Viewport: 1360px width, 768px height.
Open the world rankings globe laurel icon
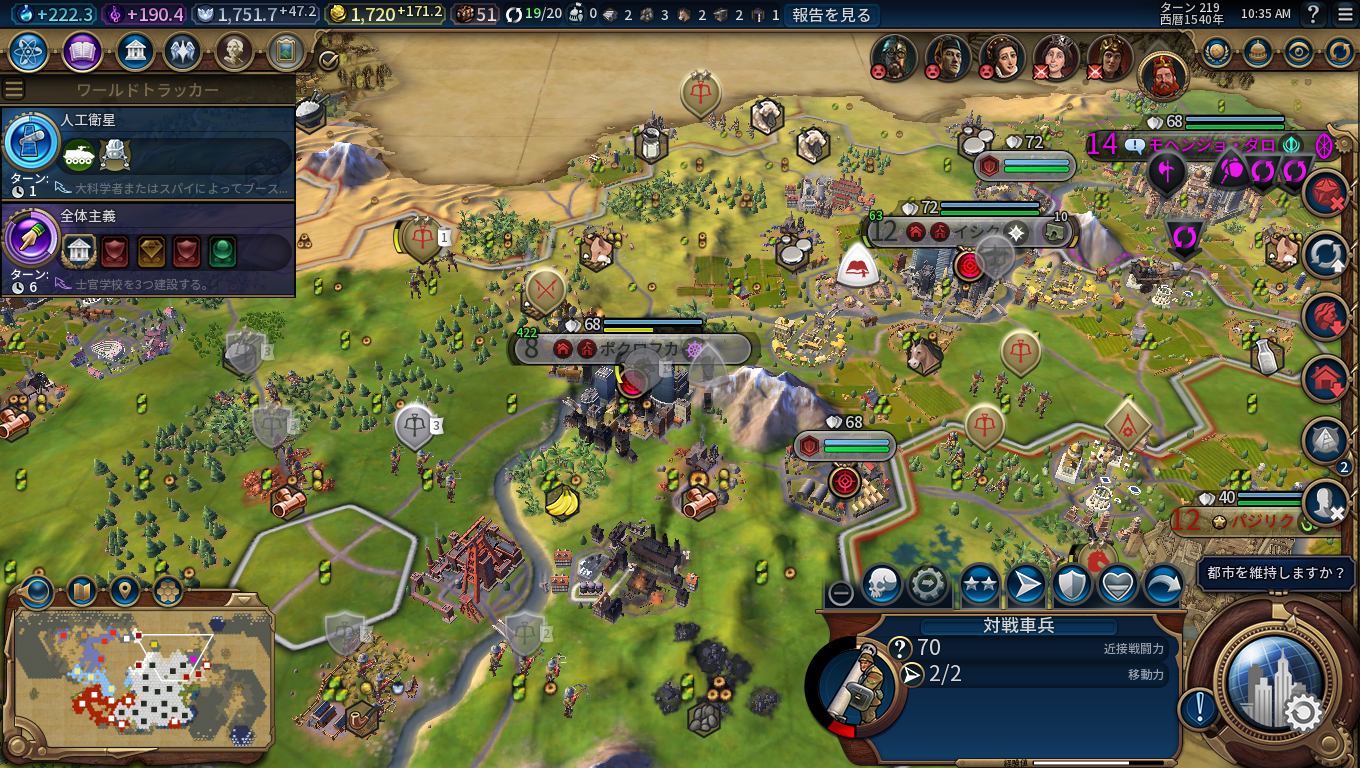pos(1217,52)
